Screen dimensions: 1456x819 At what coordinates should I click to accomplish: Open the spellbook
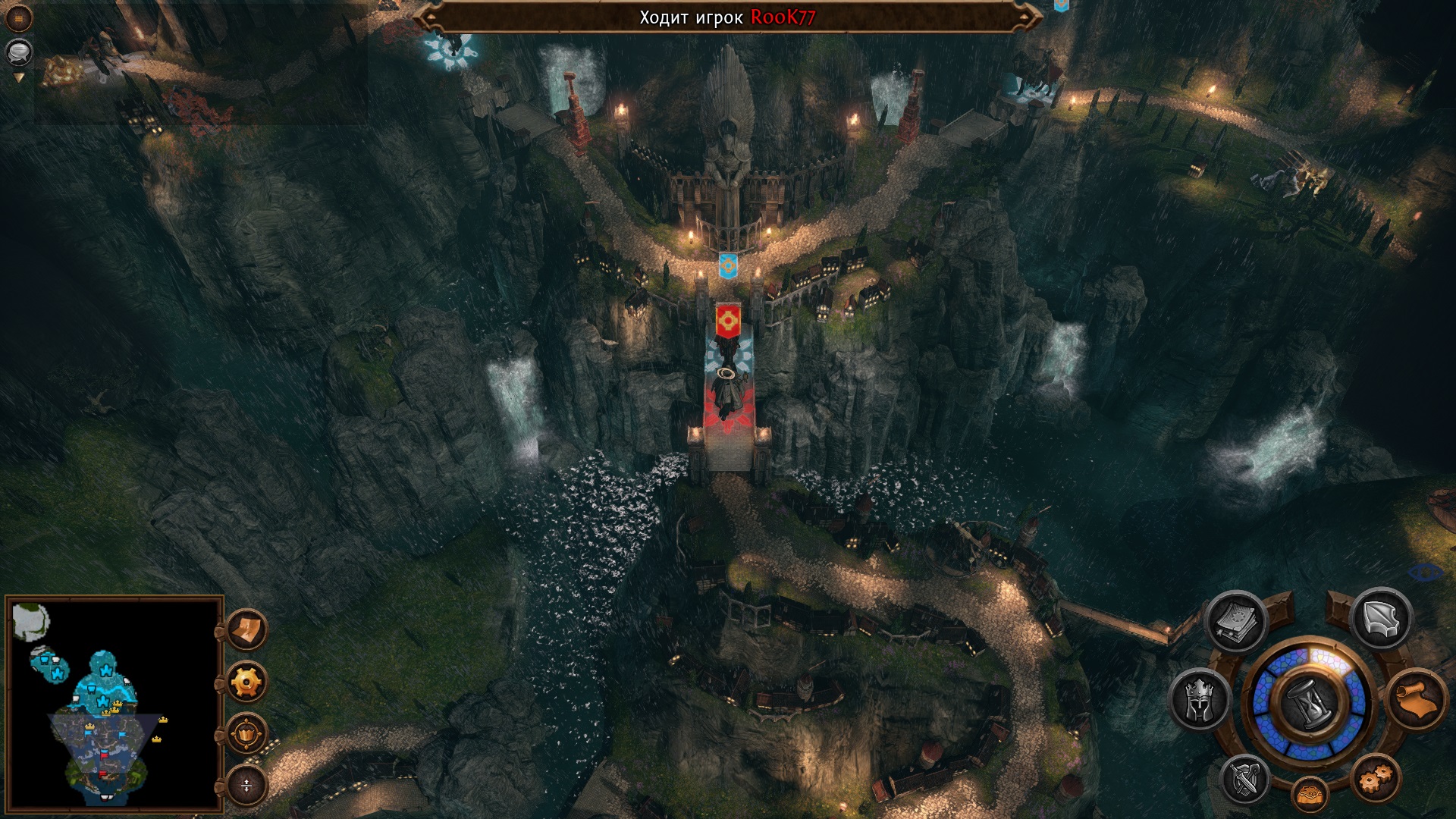[x=1236, y=622]
